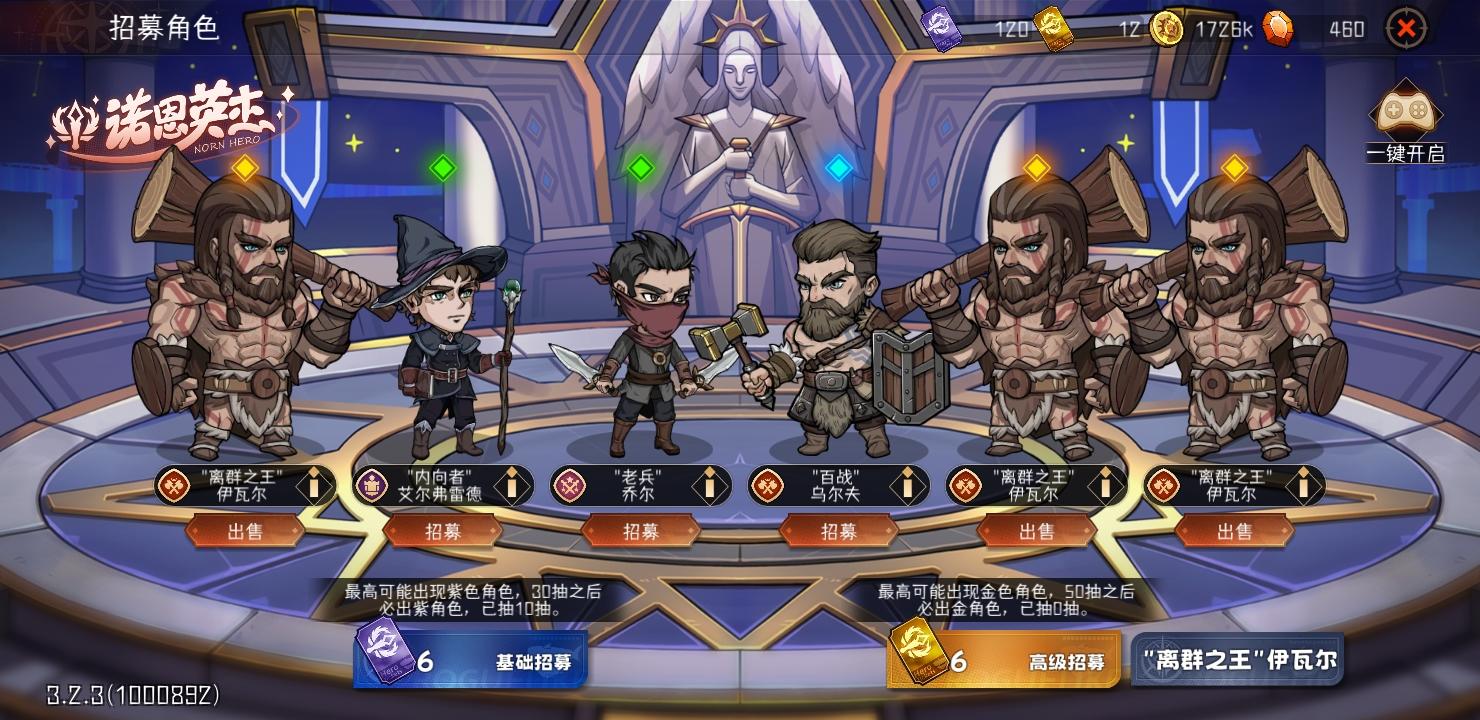
Task: Click the mage badge beside 艾尔弗雷德
Action: pyautogui.click(x=372, y=487)
